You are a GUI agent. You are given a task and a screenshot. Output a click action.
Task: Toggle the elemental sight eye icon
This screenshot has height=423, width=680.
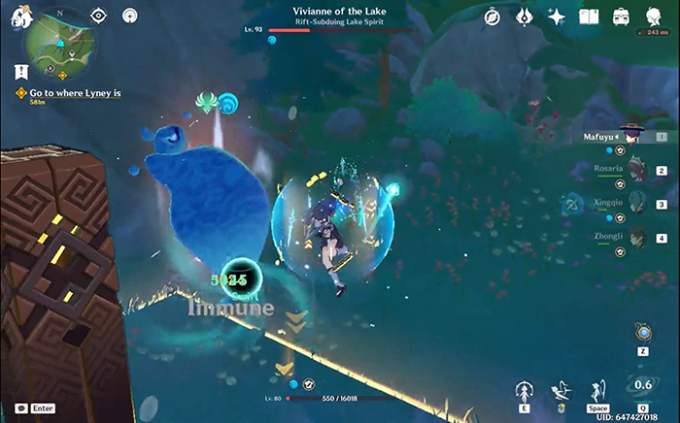[x=98, y=16]
